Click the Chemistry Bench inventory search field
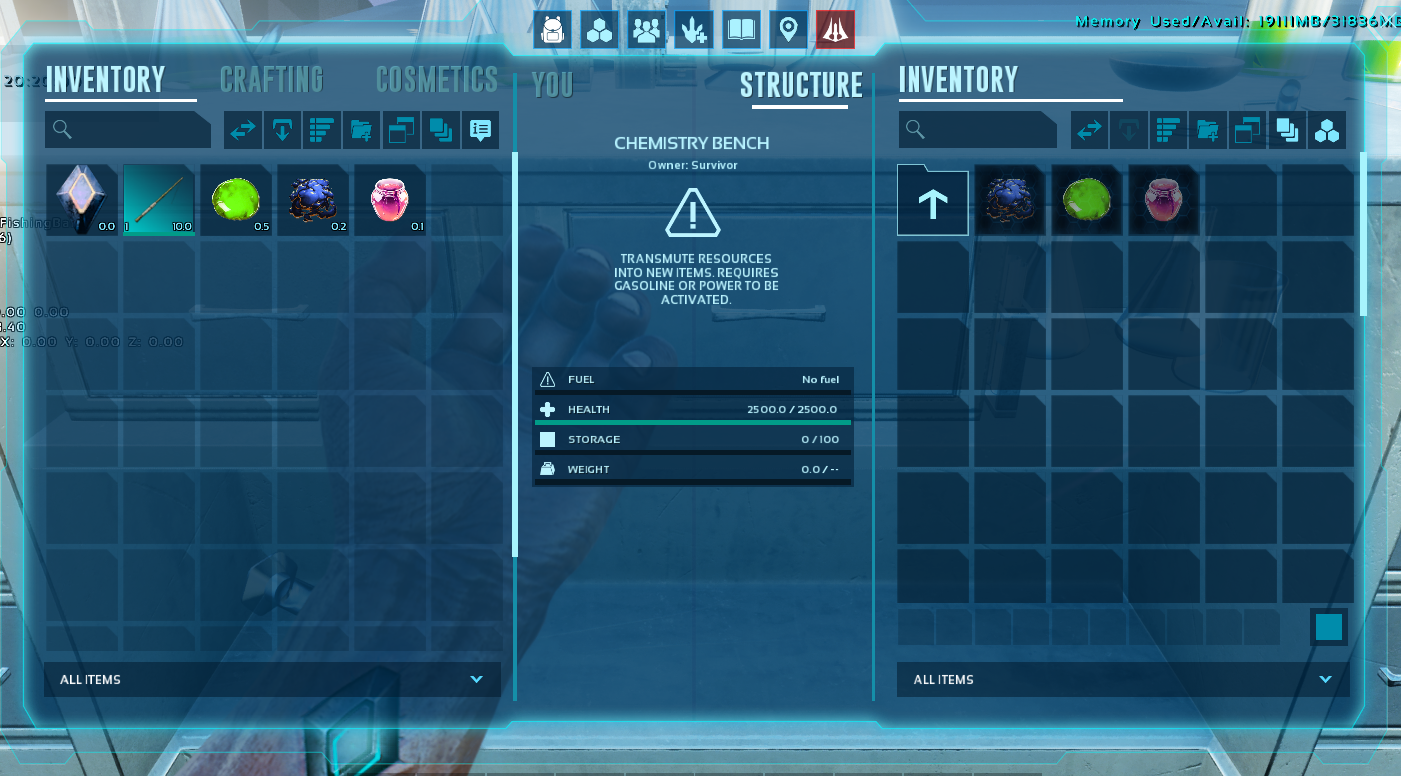Viewport: 1401px width, 776px height. point(978,129)
